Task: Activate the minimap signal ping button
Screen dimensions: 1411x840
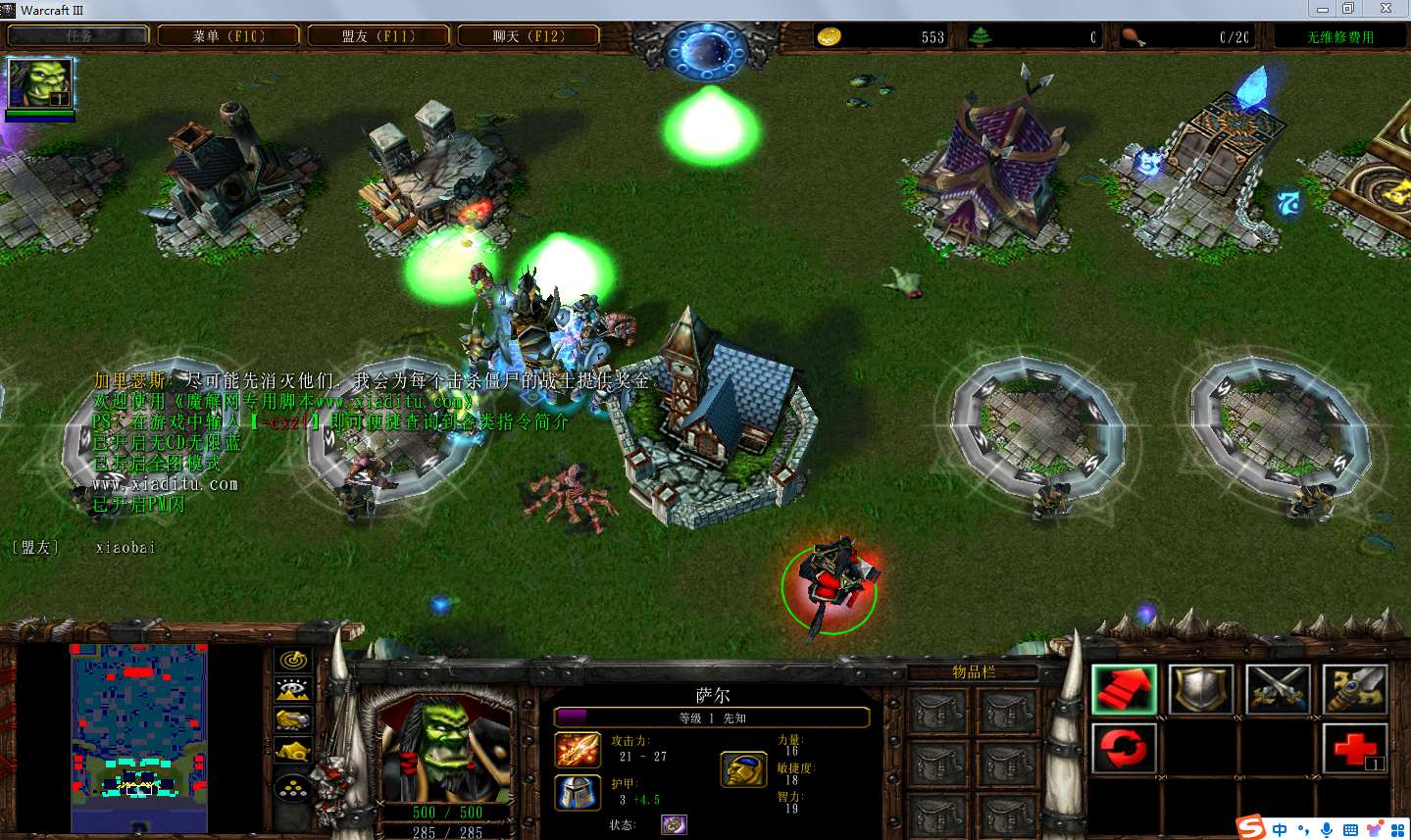Action: coord(293,661)
